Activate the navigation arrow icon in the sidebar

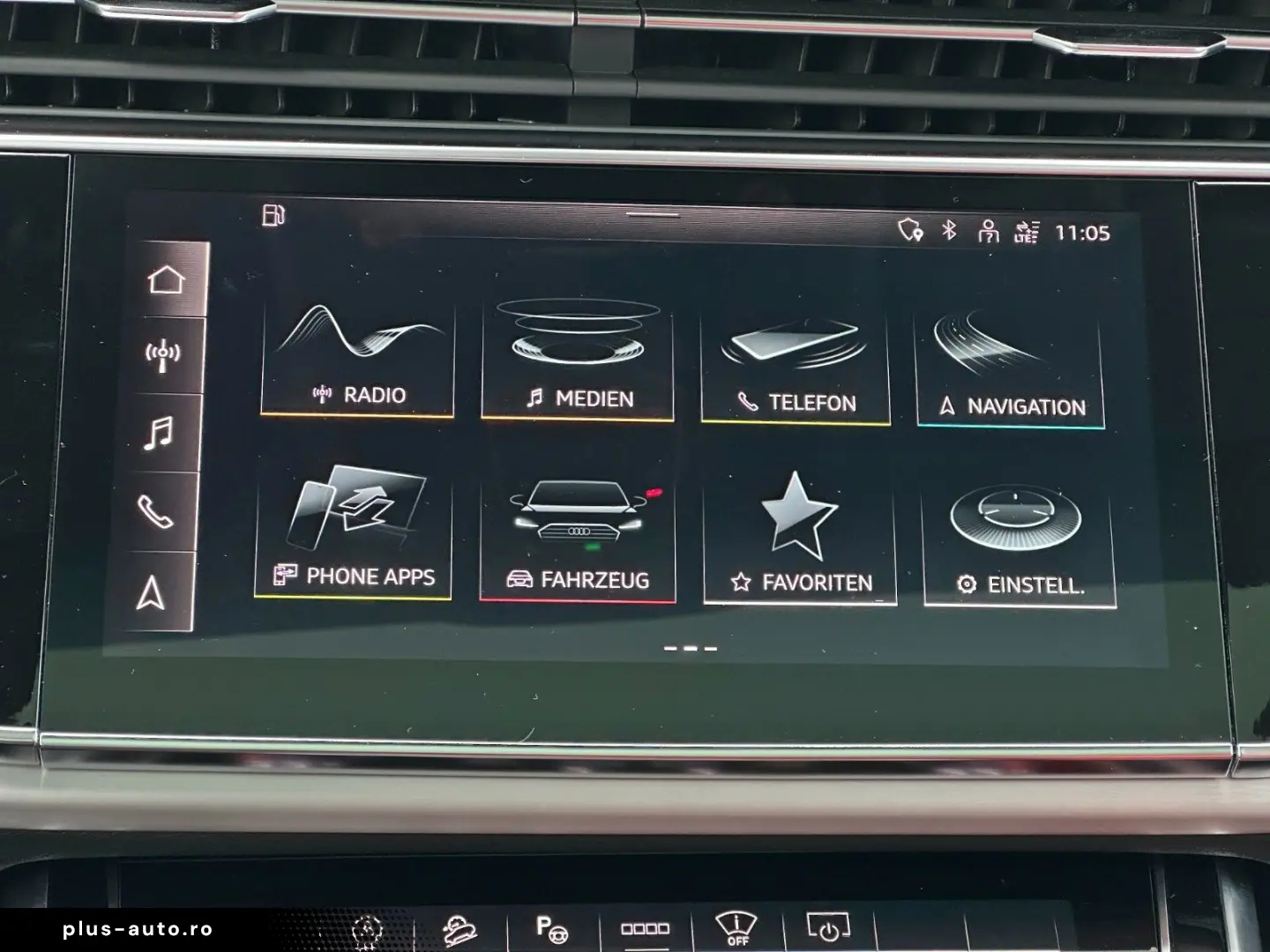(151, 593)
